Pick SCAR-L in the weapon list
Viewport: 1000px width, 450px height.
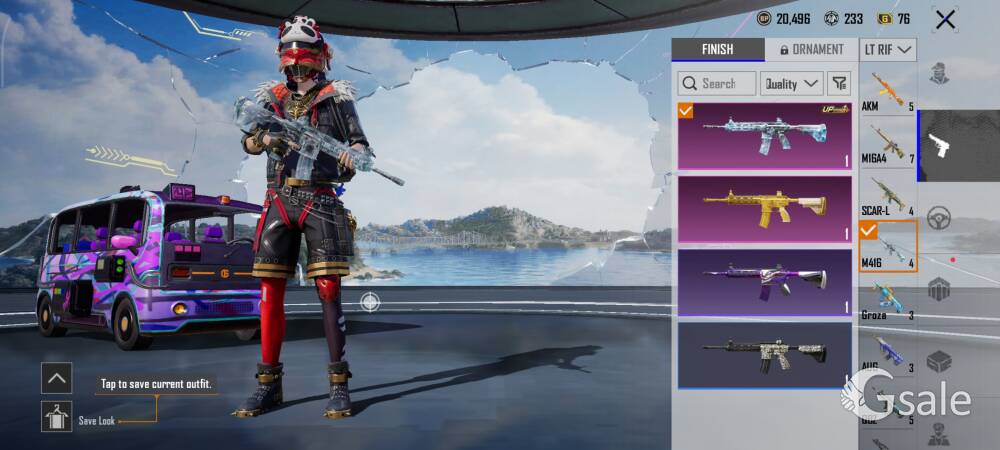click(x=887, y=195)
